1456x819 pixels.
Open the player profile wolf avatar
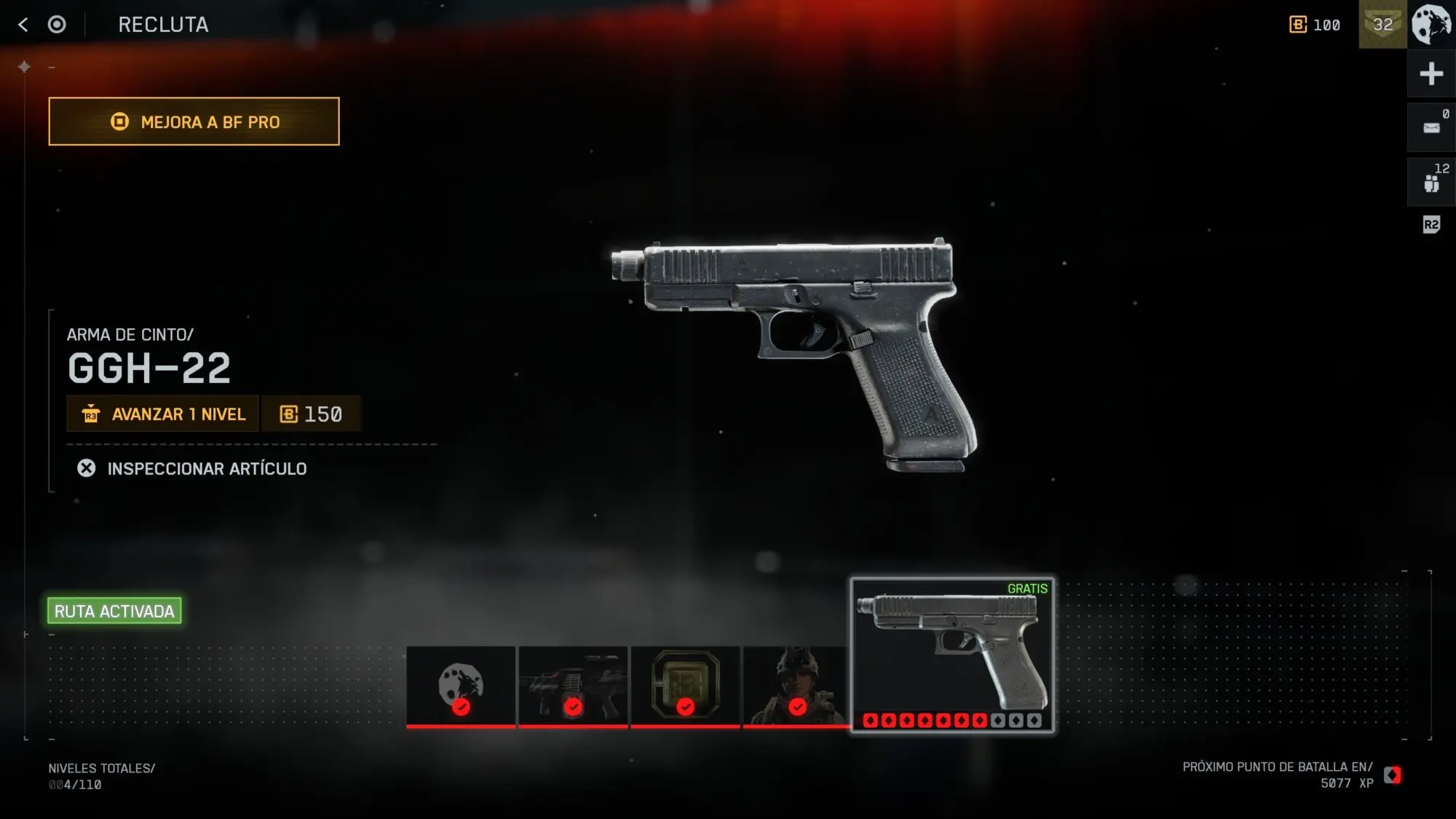coord(1431,24)
